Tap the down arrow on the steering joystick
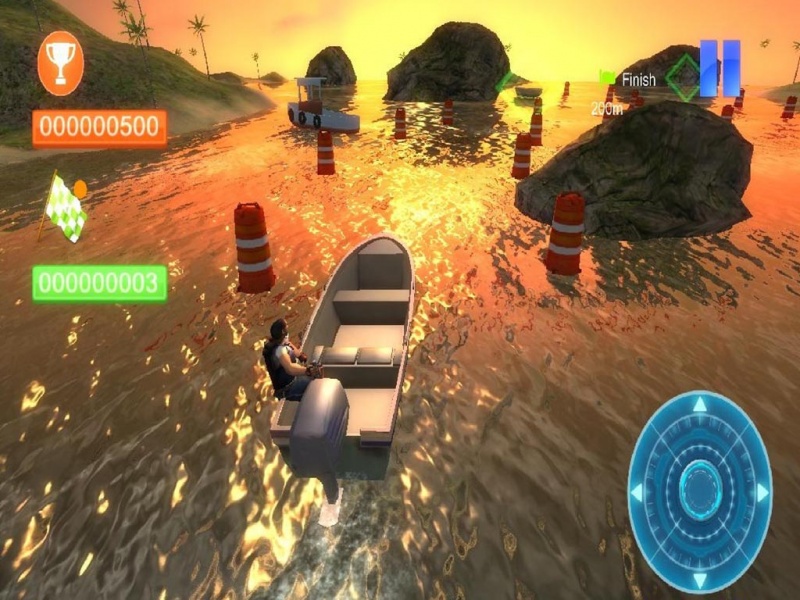The width and height of the screenshot is (800, 600). (x=700, y=577)
